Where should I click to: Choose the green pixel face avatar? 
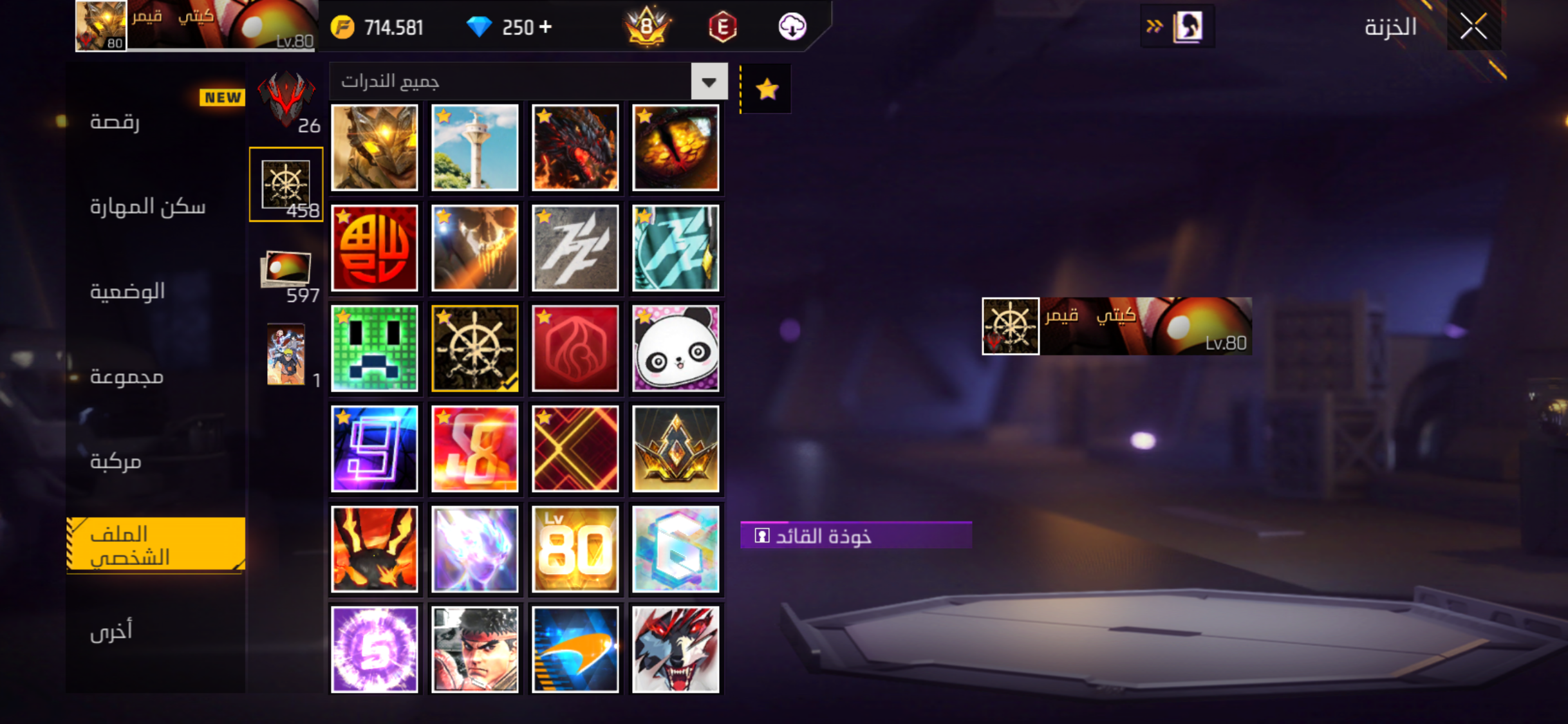(374, 348)
